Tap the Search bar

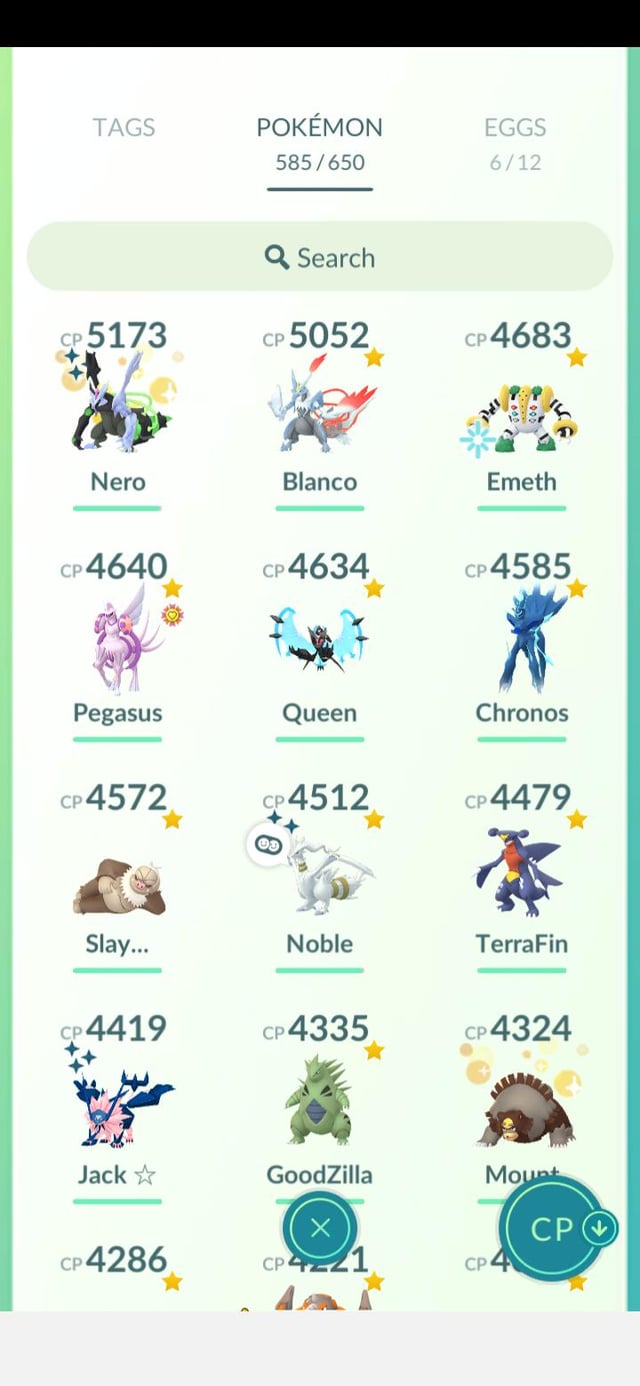tap(320, 257)
